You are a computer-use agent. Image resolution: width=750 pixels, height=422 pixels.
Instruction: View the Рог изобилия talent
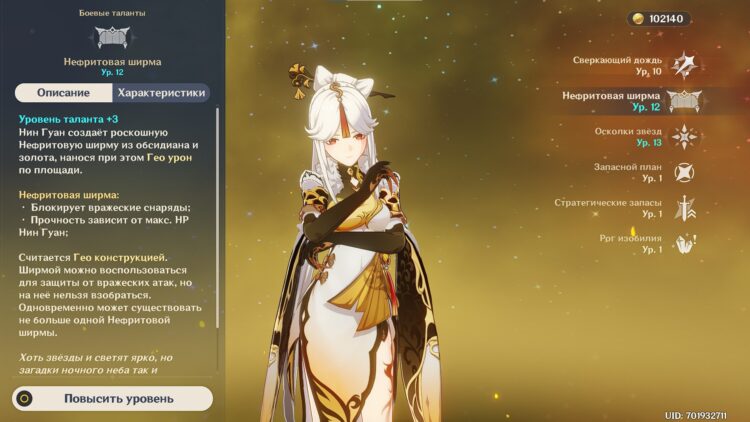pos(683,243)
